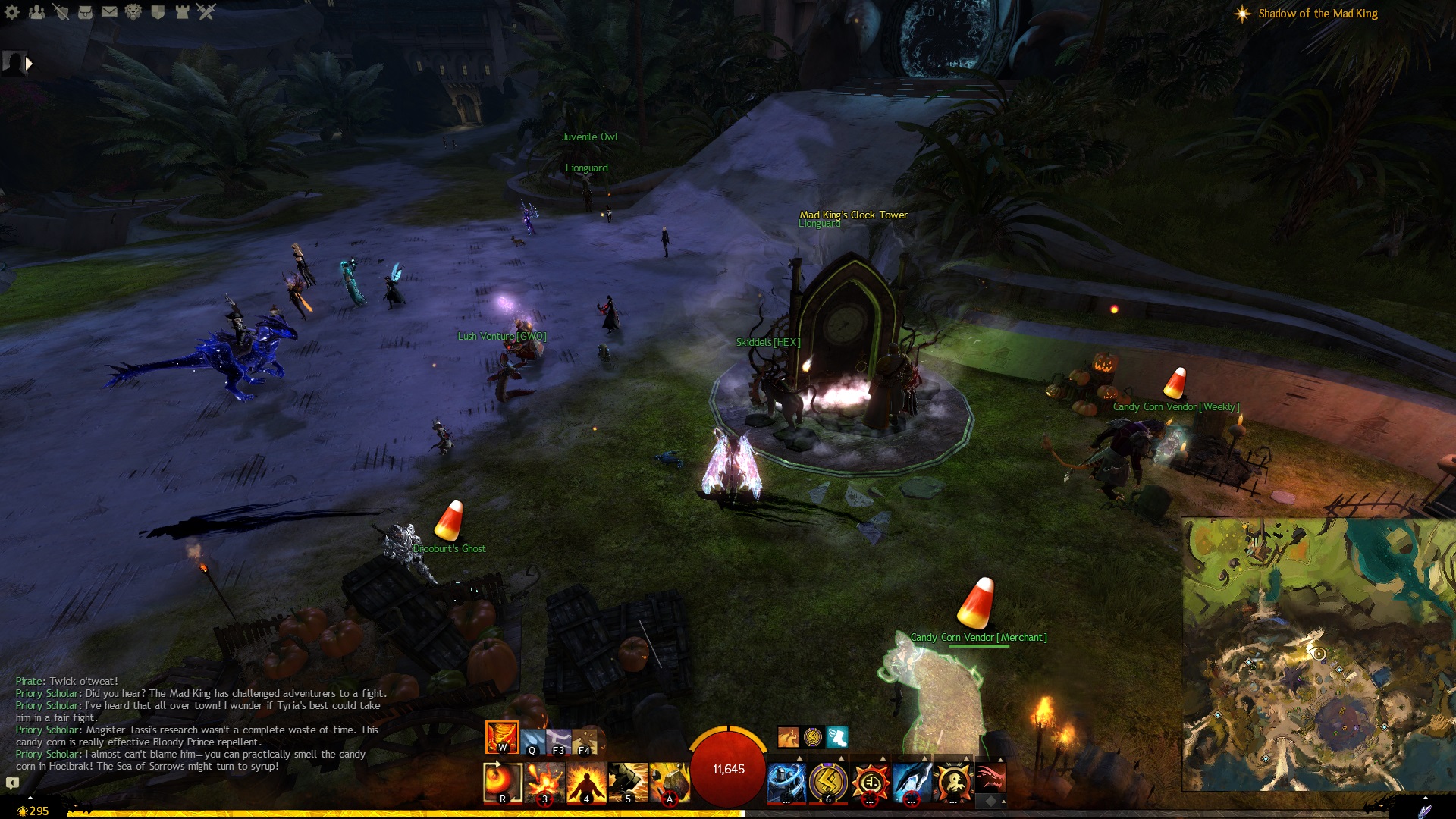The width and height of the screenshot is (1456, 819).
Task: Open the Black Lion Trading Company lion icon
Action: pos(133,12)
